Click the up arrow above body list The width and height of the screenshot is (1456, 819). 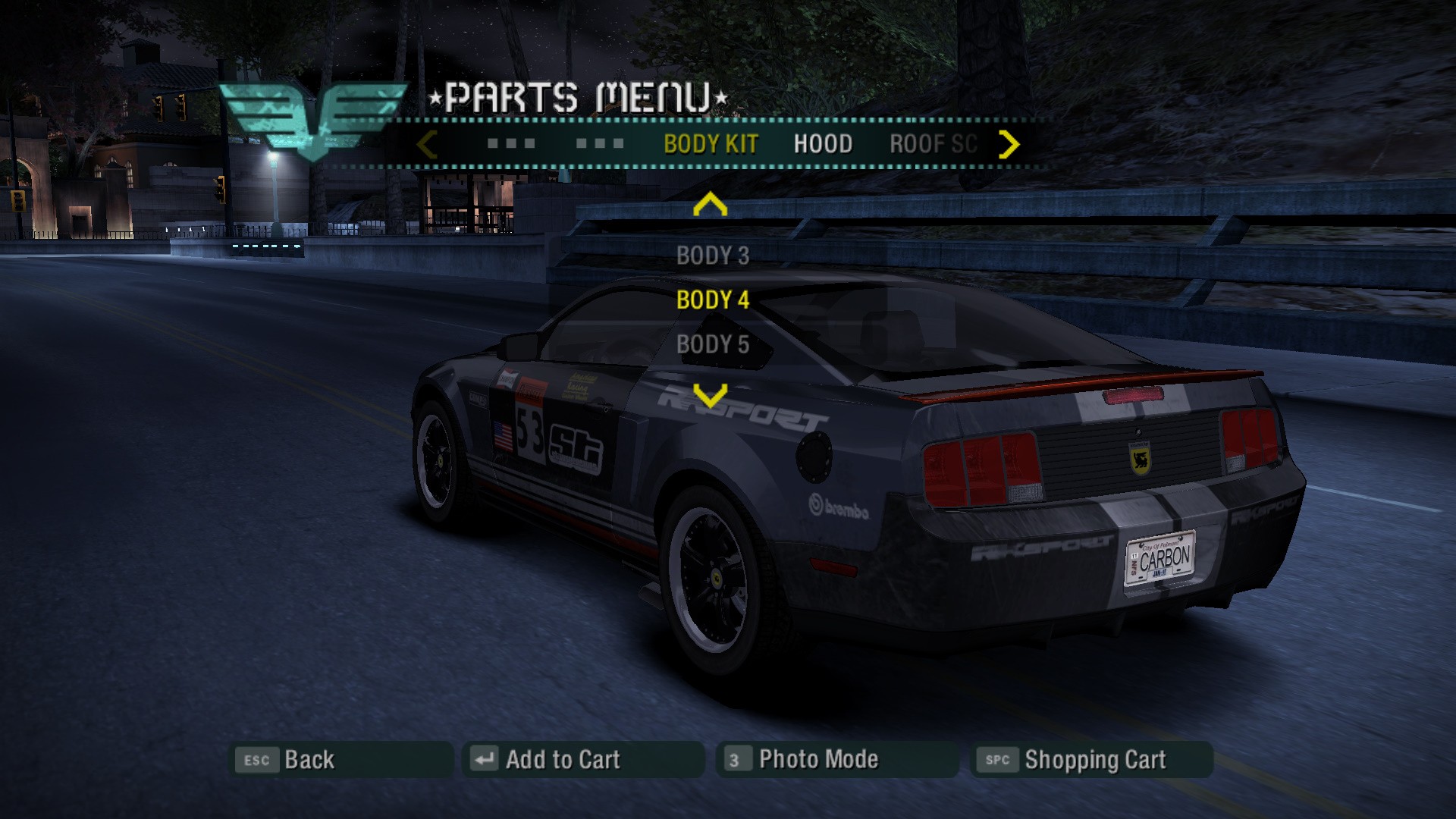(710, 205)
